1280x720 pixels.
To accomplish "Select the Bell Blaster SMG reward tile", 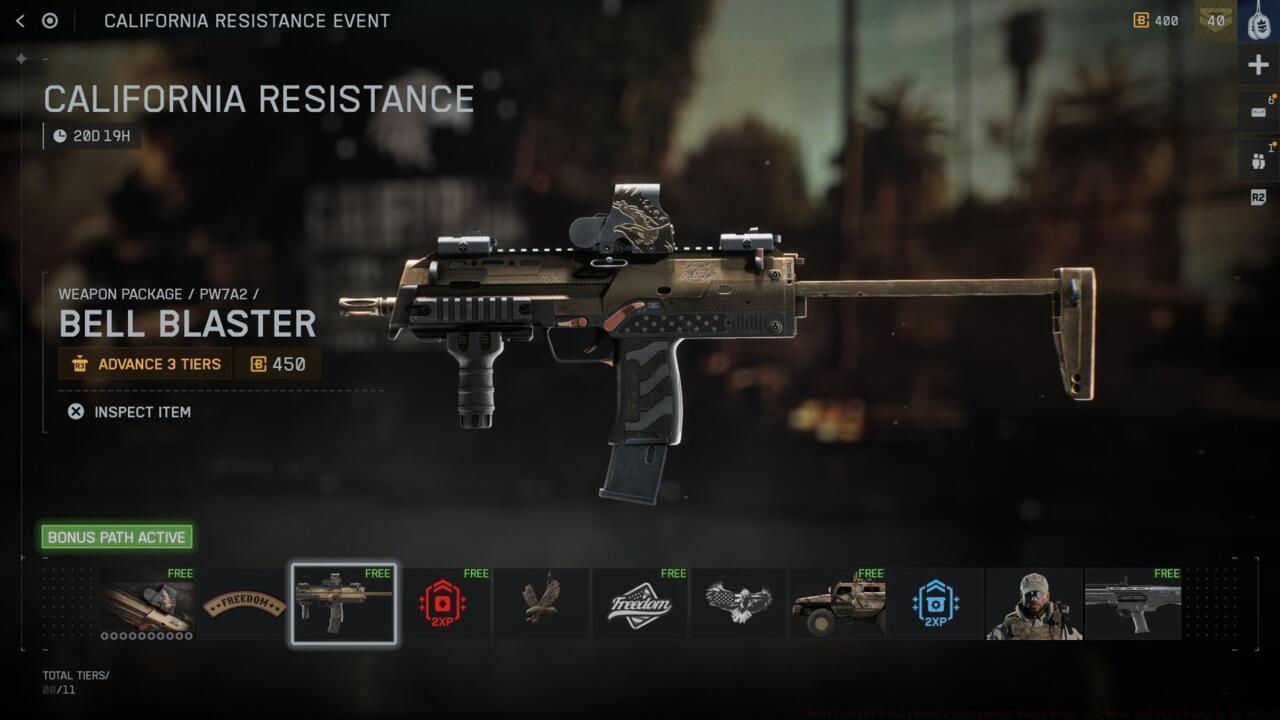I will (344, 604).
